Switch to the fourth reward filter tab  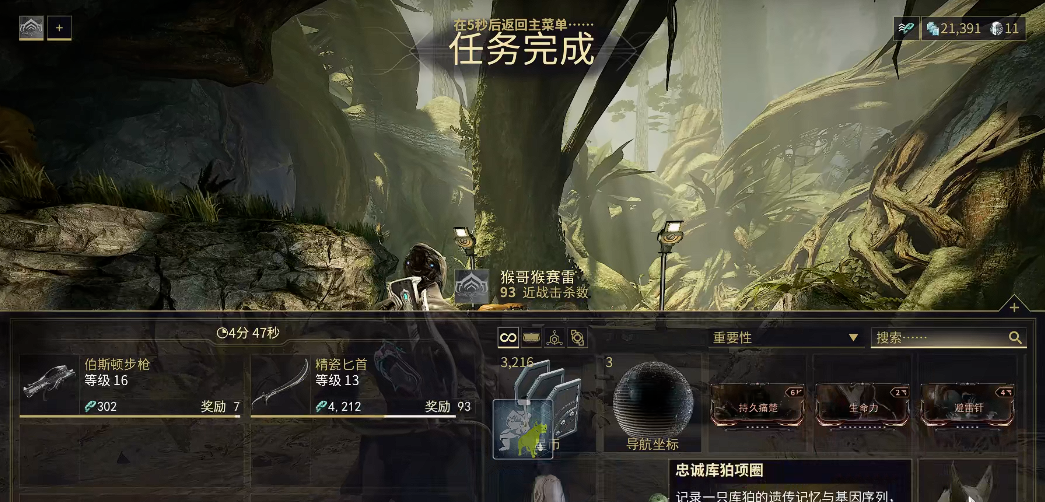(x=577, y=338)
